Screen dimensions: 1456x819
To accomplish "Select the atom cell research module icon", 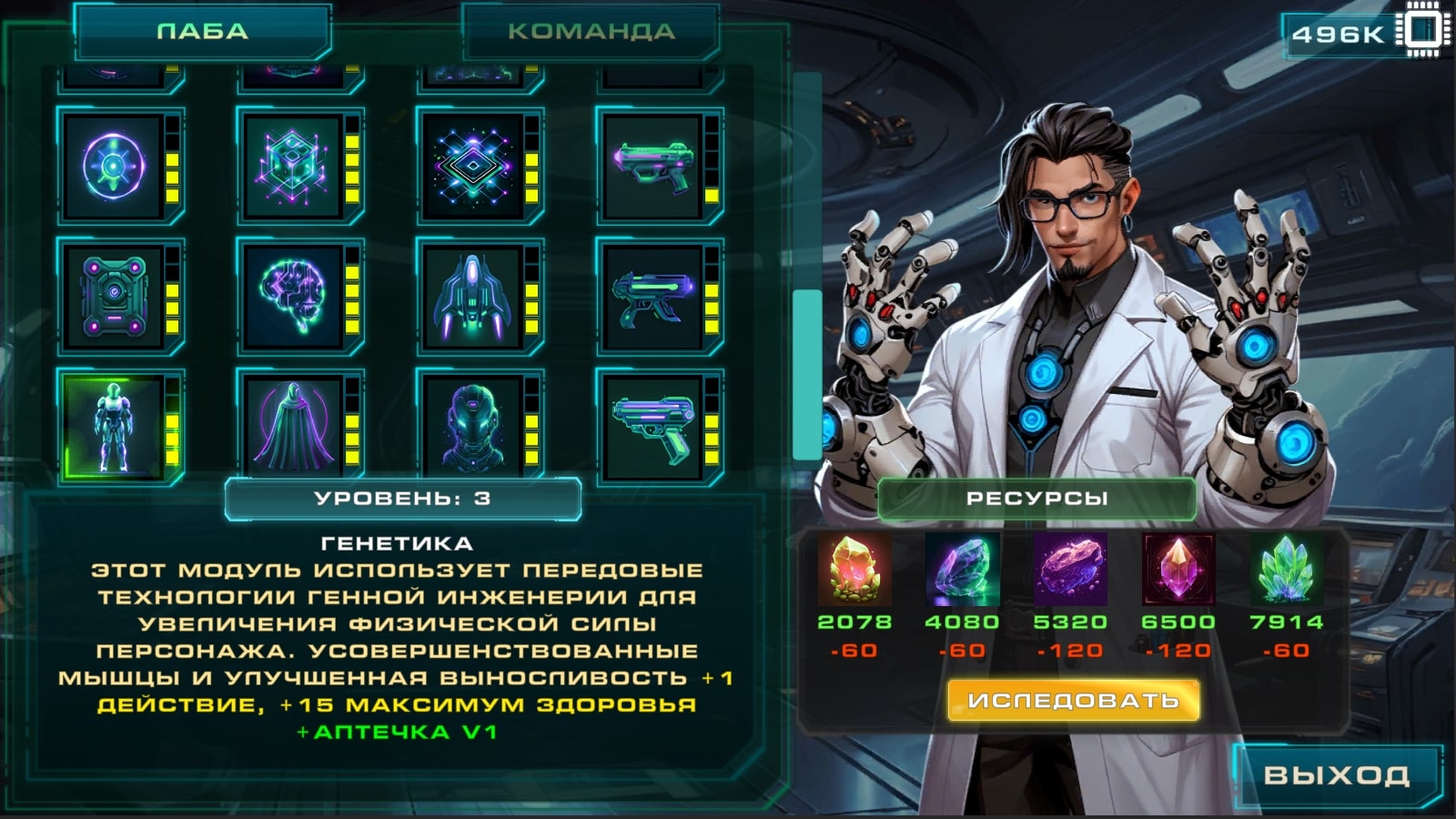I will (112, 170).
